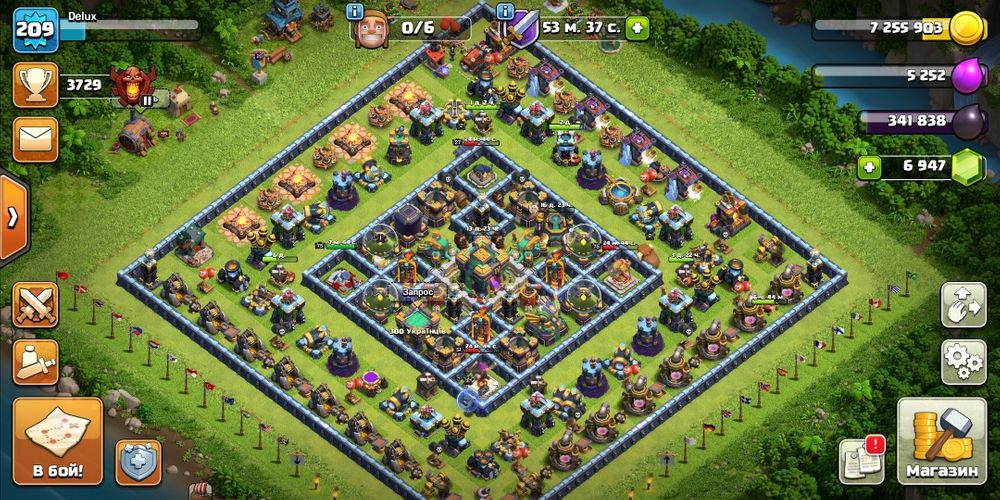Open the news notes with red alert
The image size is (1000, 500).
tap(861, 459)
